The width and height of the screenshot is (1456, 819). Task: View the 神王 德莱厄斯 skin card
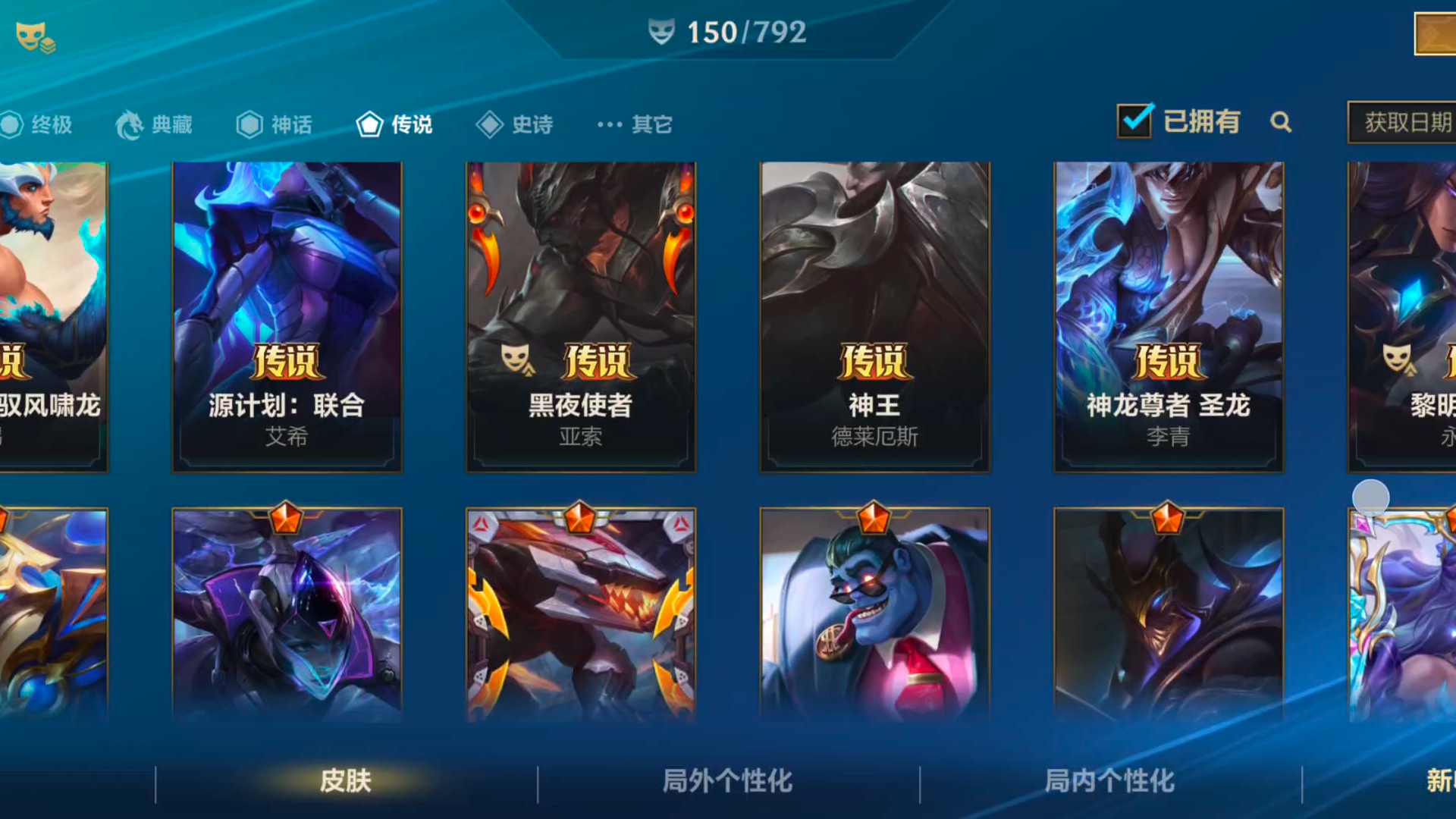coord(875,317)
